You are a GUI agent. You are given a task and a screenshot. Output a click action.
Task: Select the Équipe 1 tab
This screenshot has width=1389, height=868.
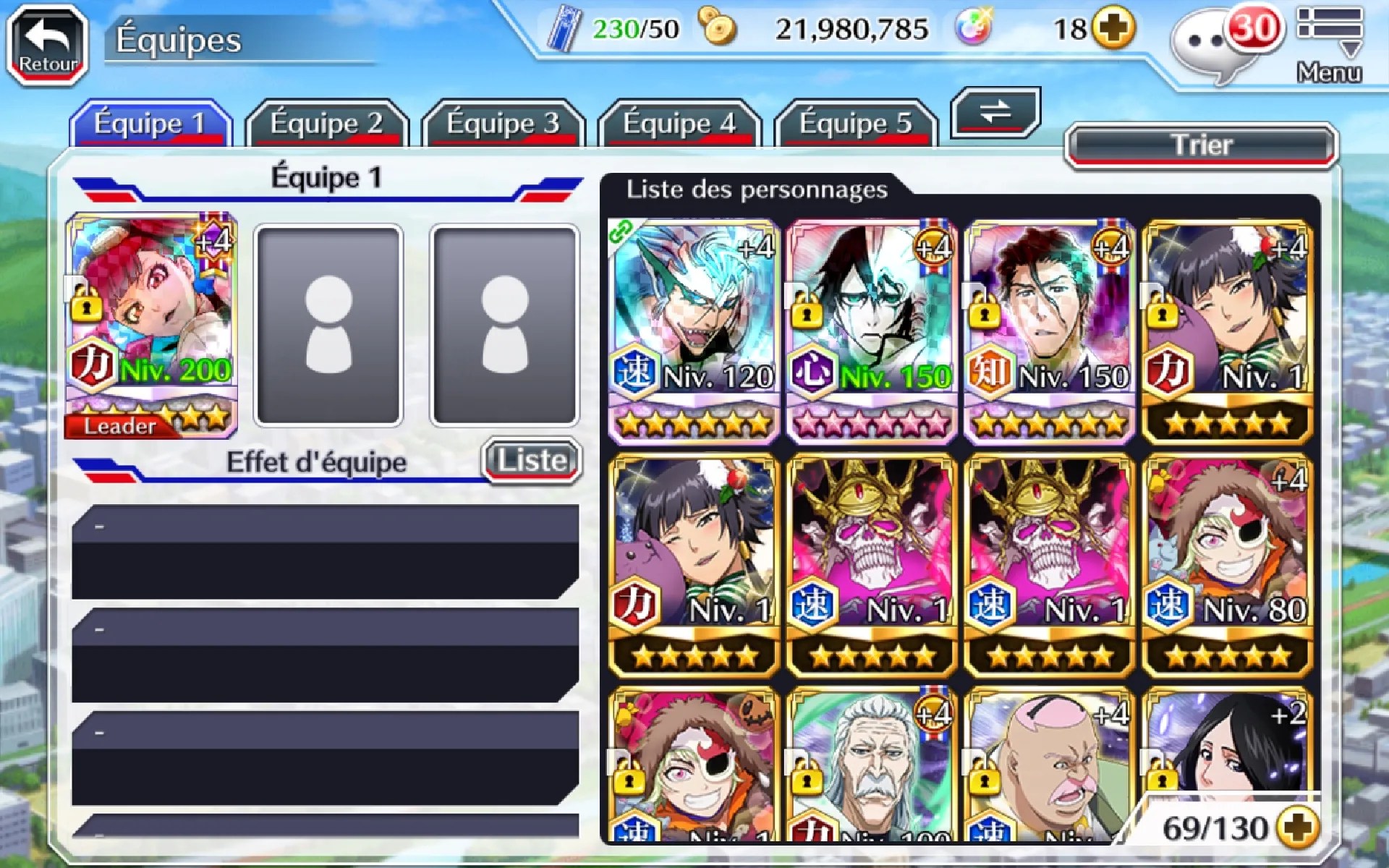point(150,124)
